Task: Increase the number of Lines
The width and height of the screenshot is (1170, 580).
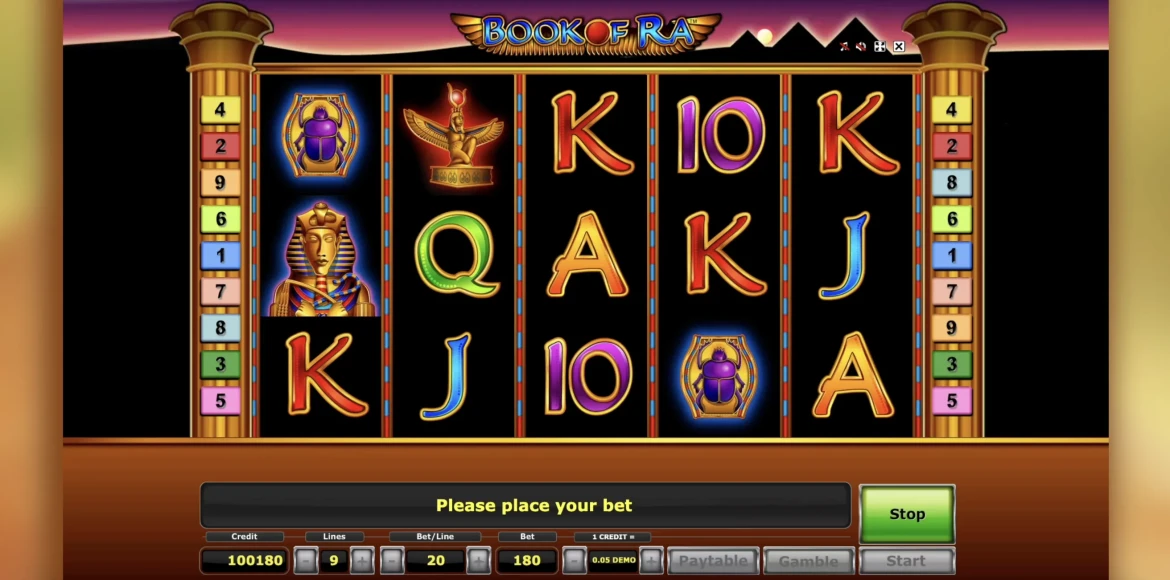Action: [362, 561]
